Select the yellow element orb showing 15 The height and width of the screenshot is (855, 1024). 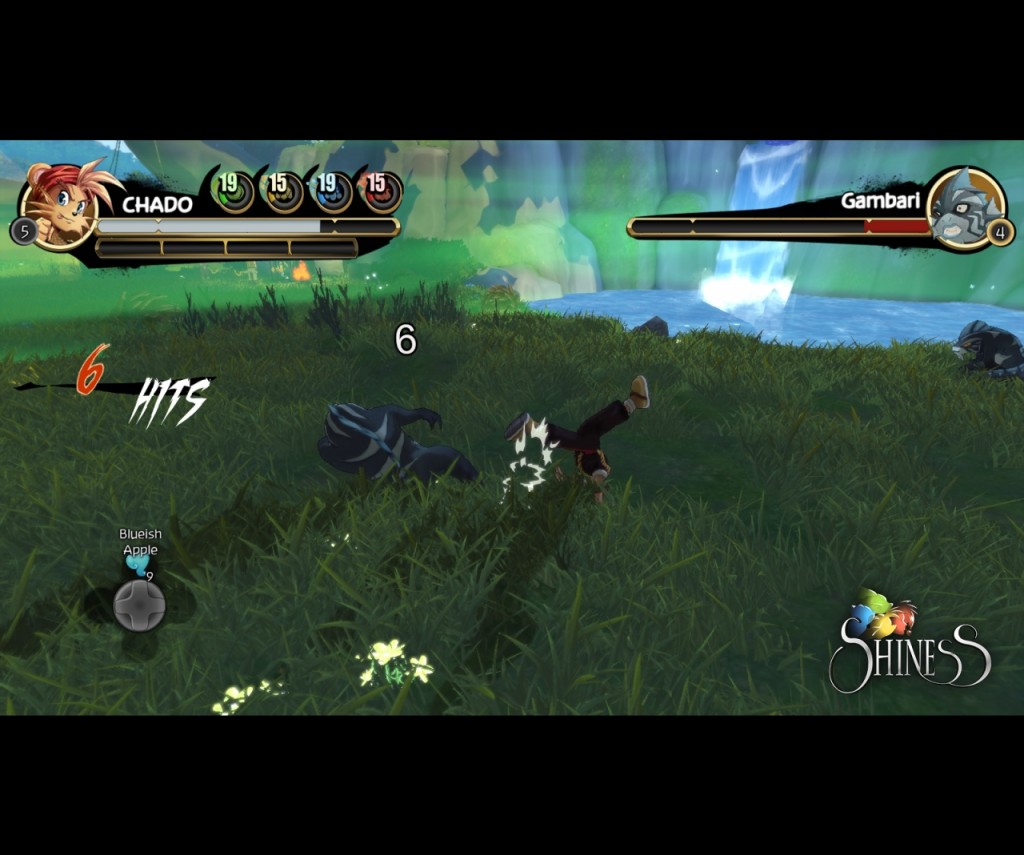282,190
